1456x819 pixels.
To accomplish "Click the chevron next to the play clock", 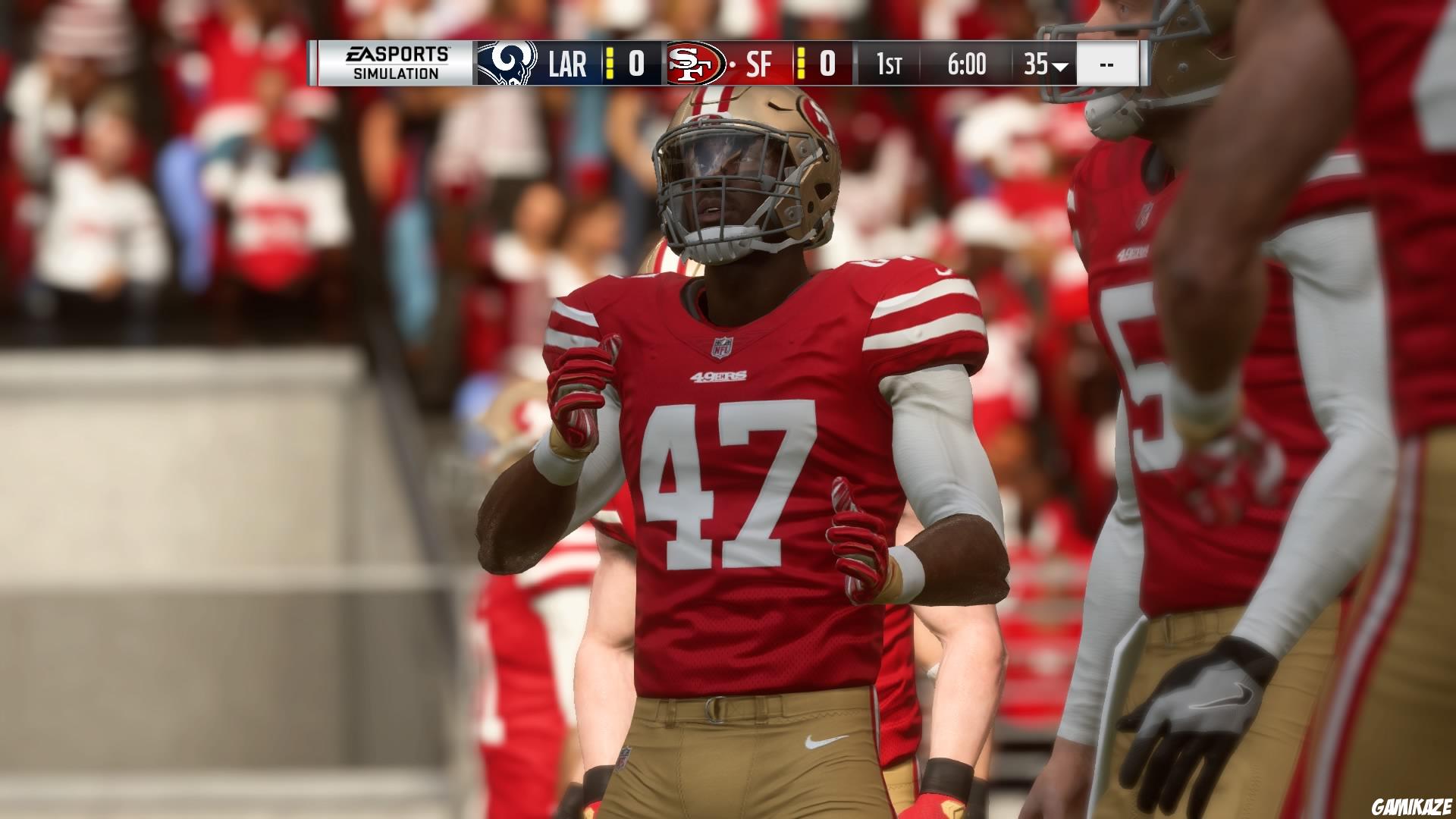I will click(1062, 67).
